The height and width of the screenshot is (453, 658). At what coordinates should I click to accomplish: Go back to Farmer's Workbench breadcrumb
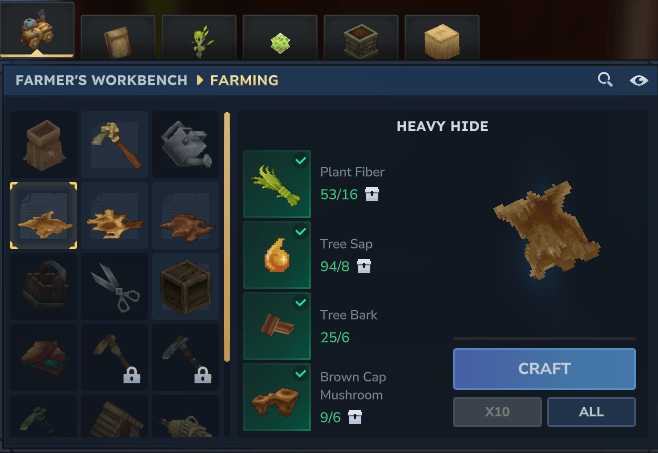point(101,80)
